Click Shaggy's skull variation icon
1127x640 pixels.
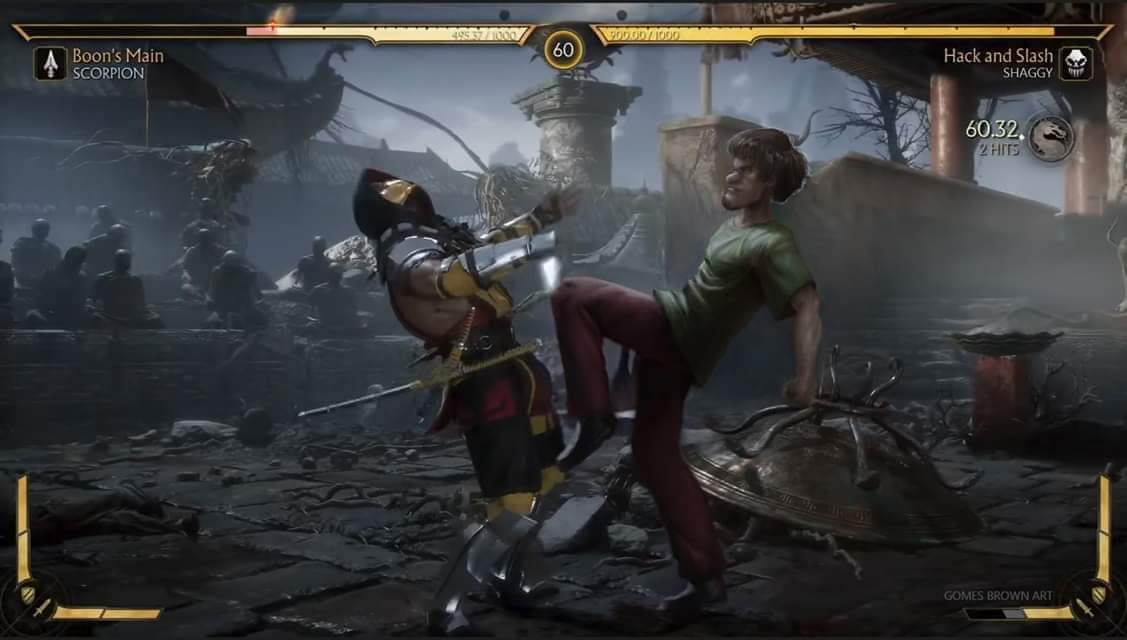click(1076, 63)
